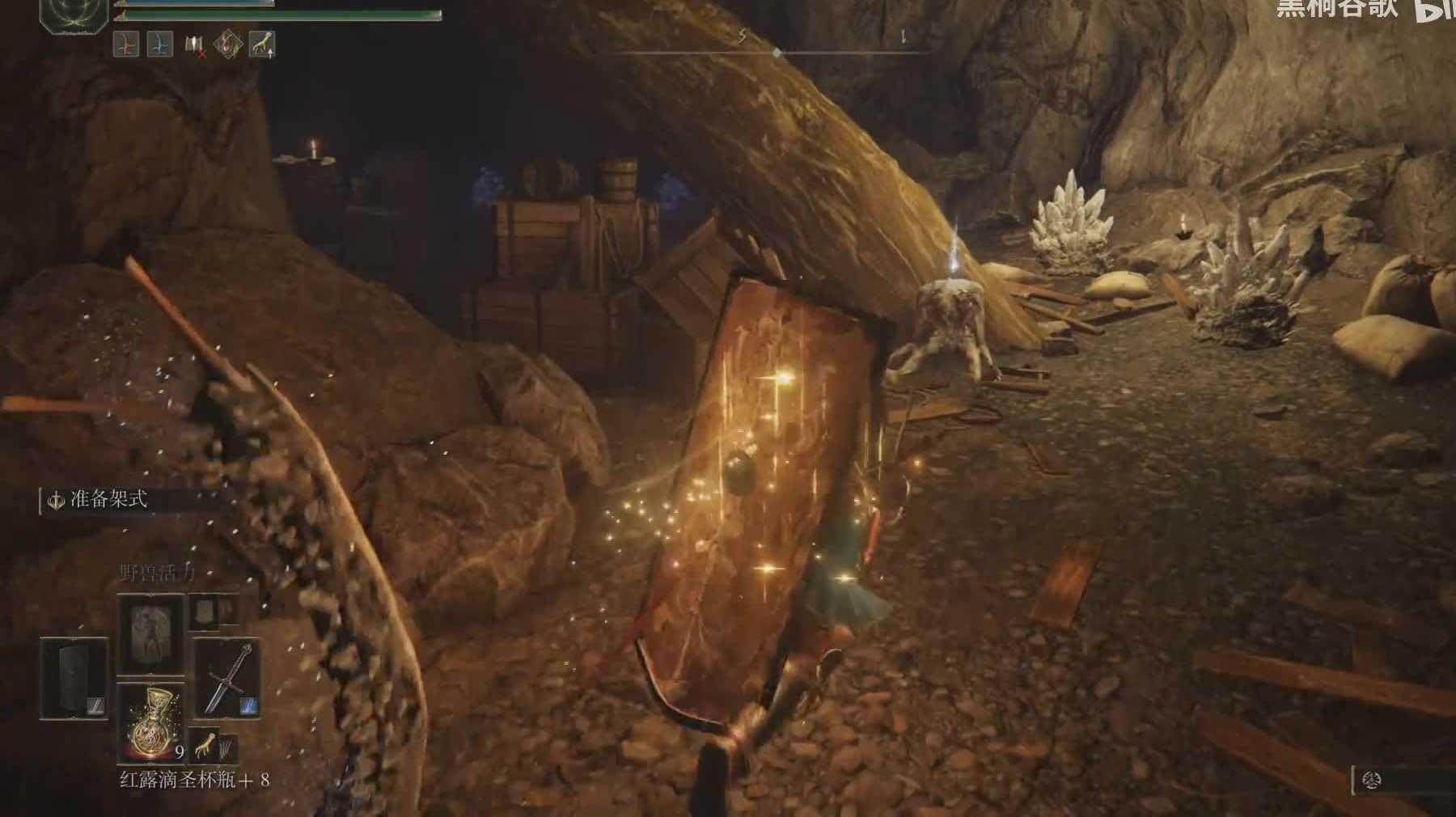This screenshot has width=1456, height=817.
Task: Click the compass bar at top
Action: [775, 52]
